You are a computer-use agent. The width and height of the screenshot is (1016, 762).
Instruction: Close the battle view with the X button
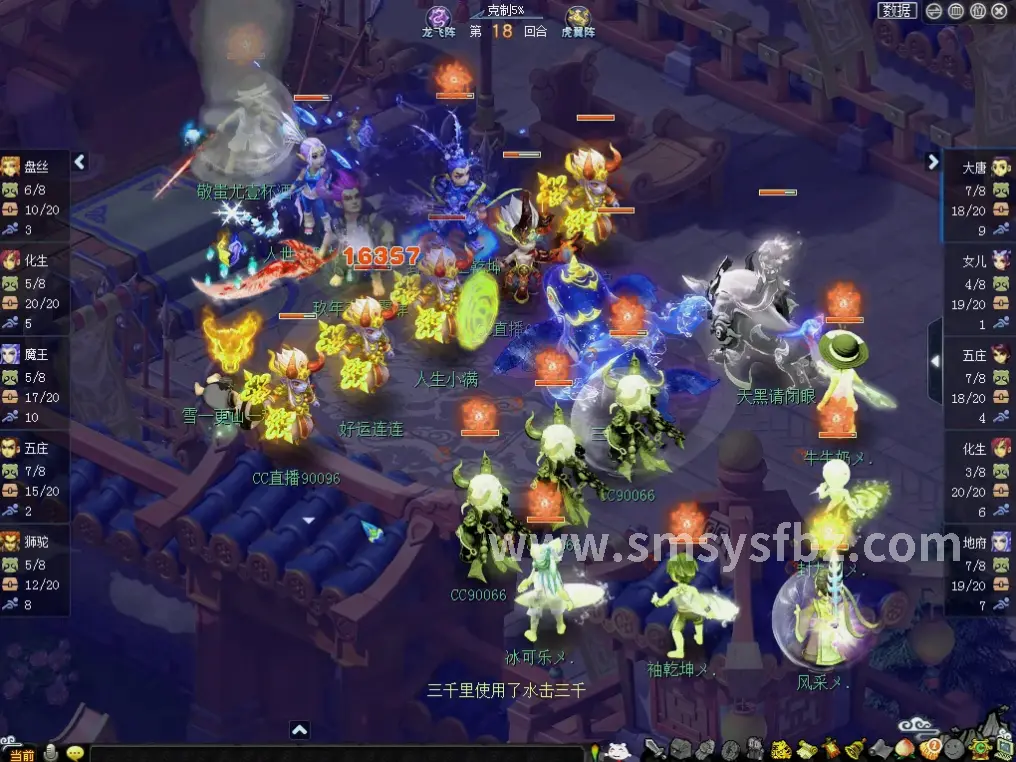(1000, 11)
